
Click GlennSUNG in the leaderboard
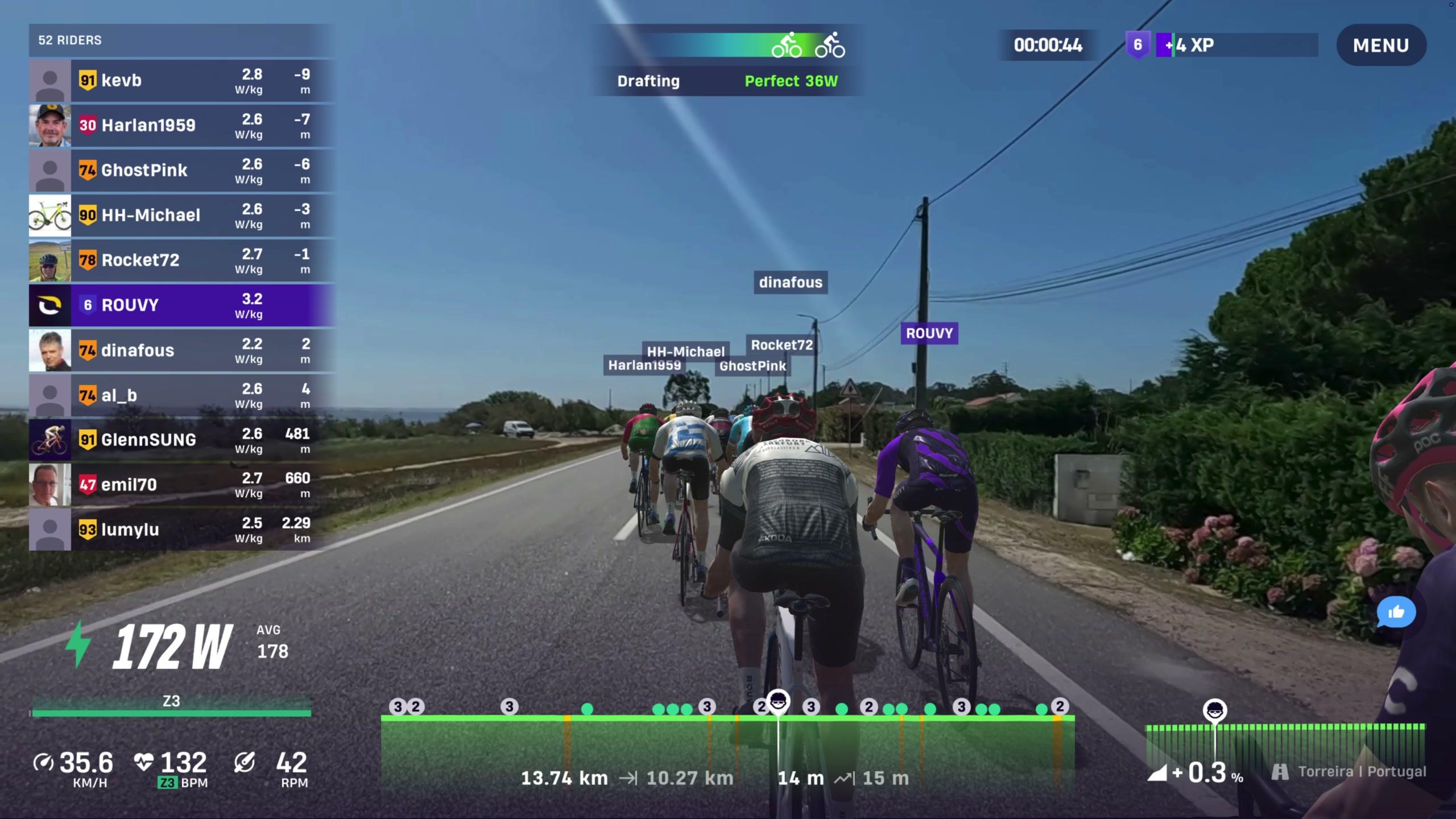tap(182, 440)
